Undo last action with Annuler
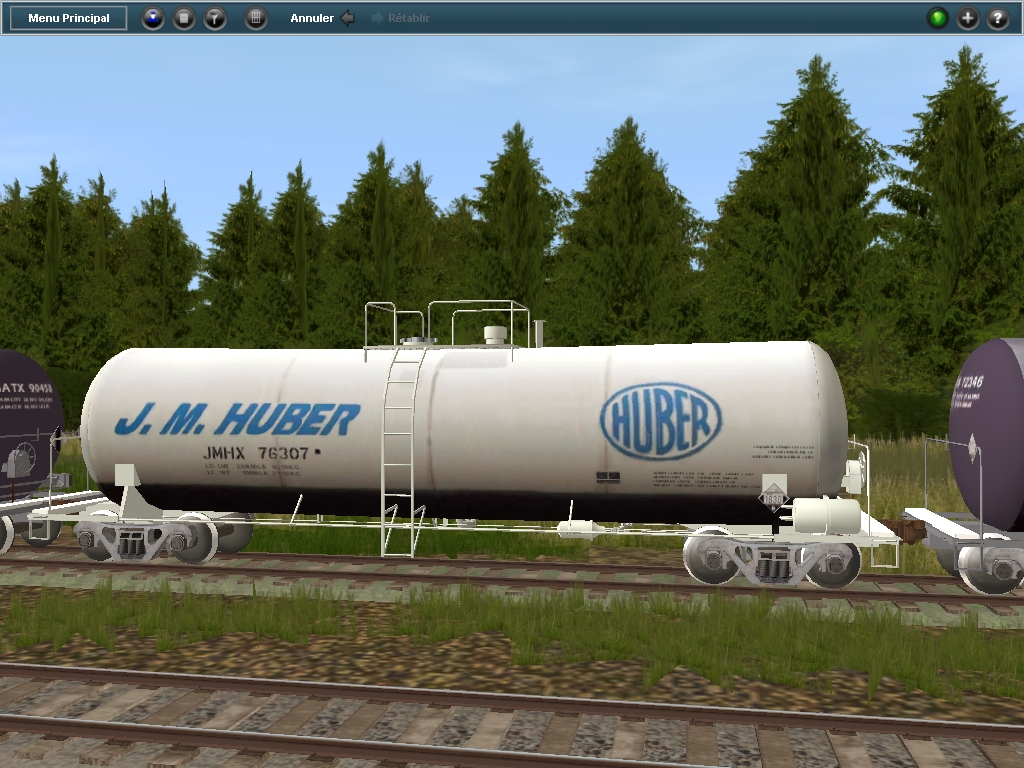 [x=322, y=18]
